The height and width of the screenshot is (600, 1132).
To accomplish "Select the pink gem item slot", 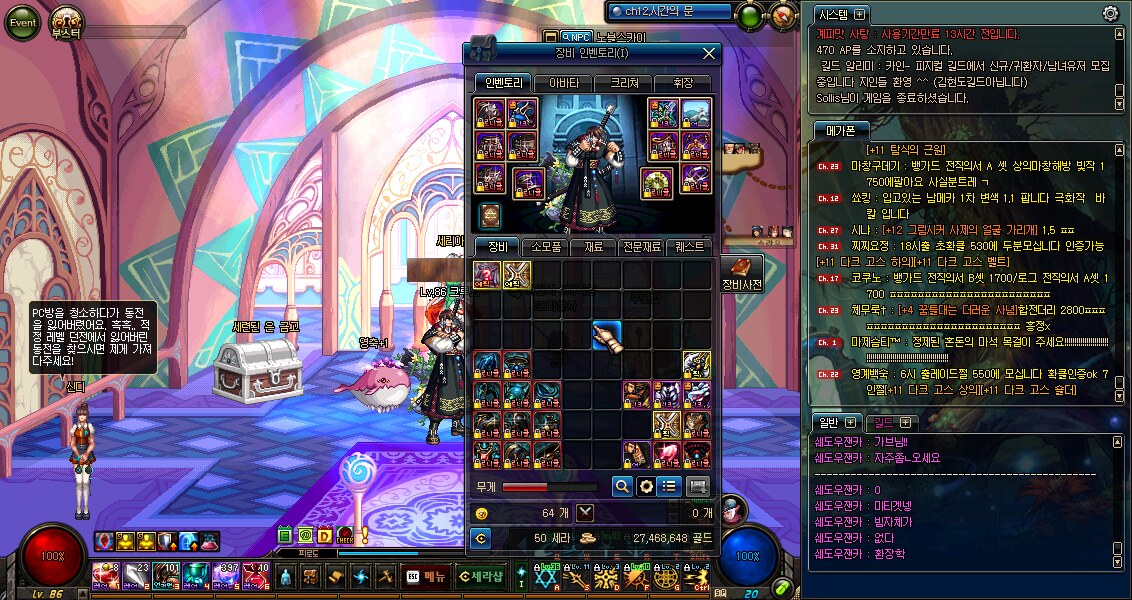I will point(667,454).
